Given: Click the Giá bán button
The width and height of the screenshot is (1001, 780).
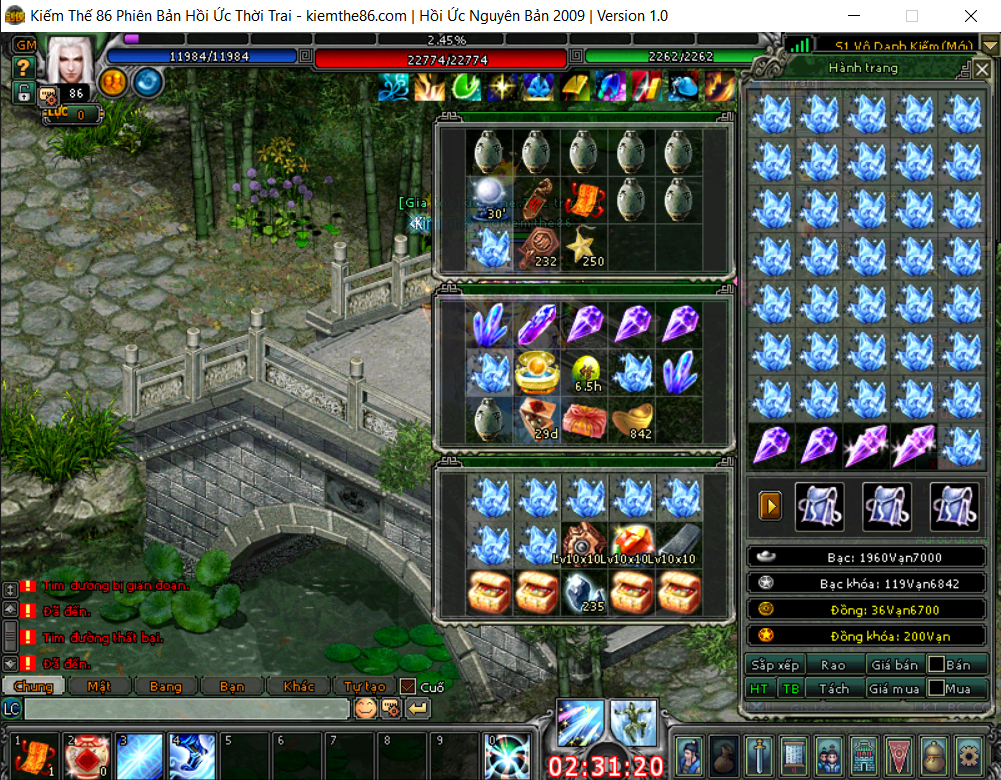Looking at the screenshot, I should click(x=894, y=665).
